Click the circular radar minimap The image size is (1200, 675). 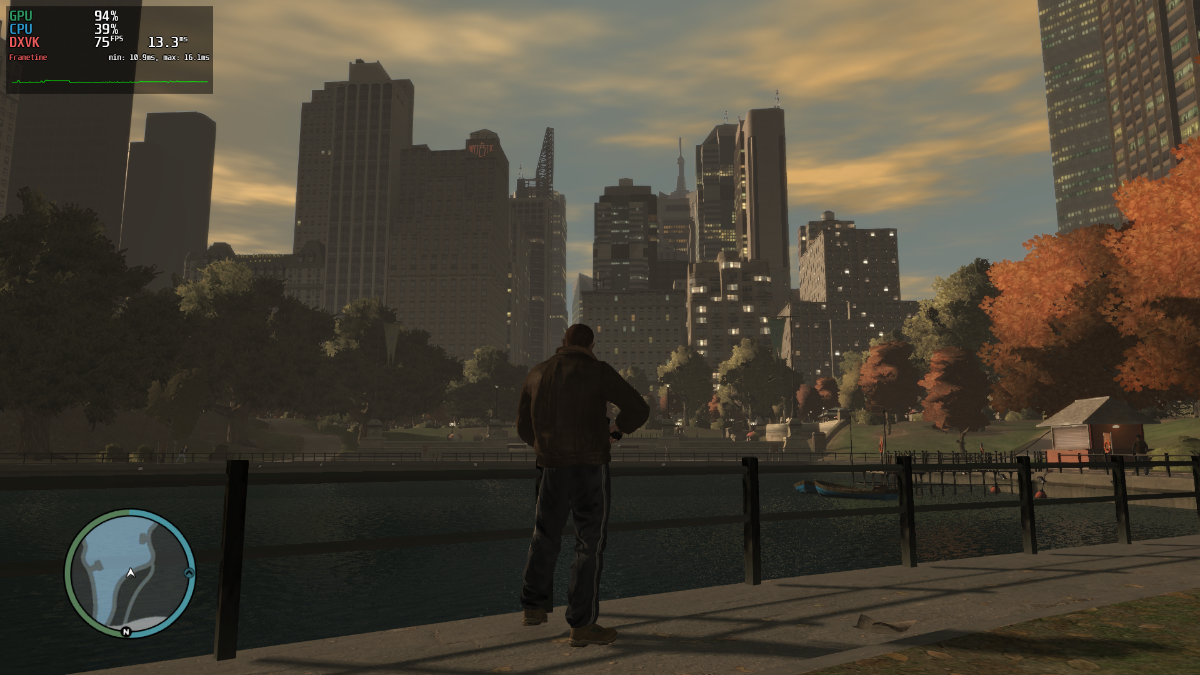click(130, 574)
